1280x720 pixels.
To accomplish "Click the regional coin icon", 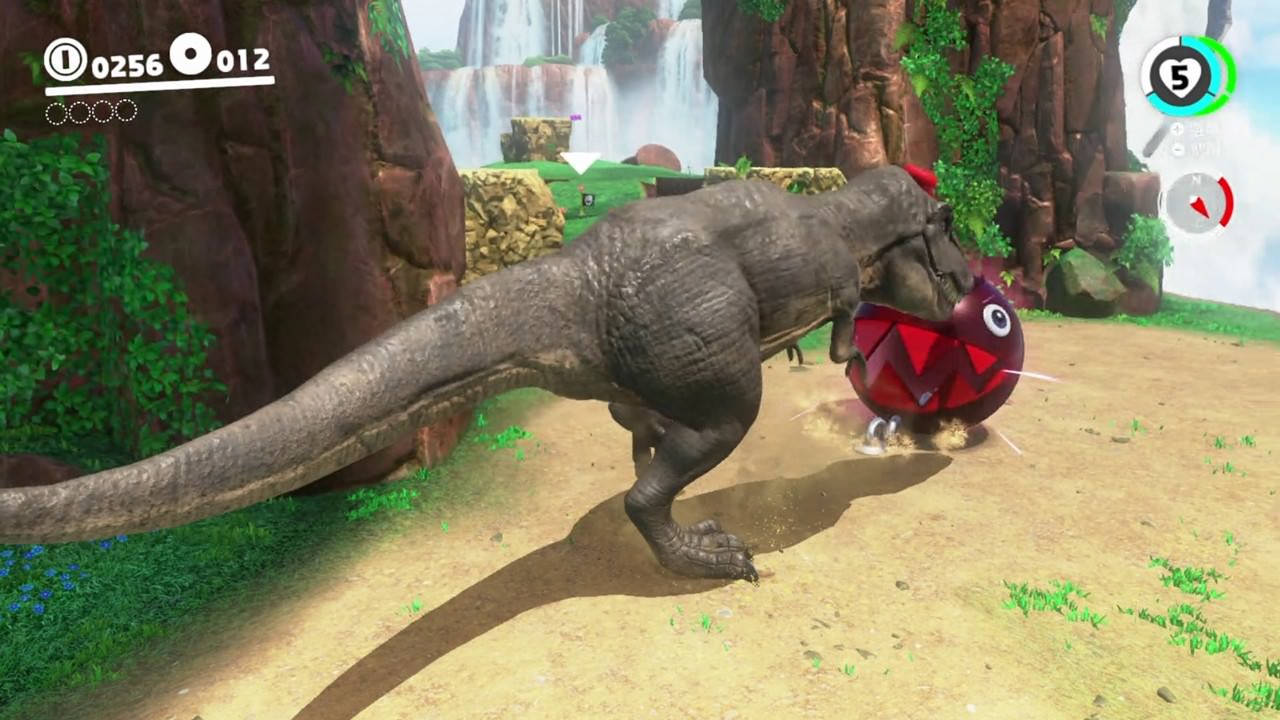I will coord(190,54).
